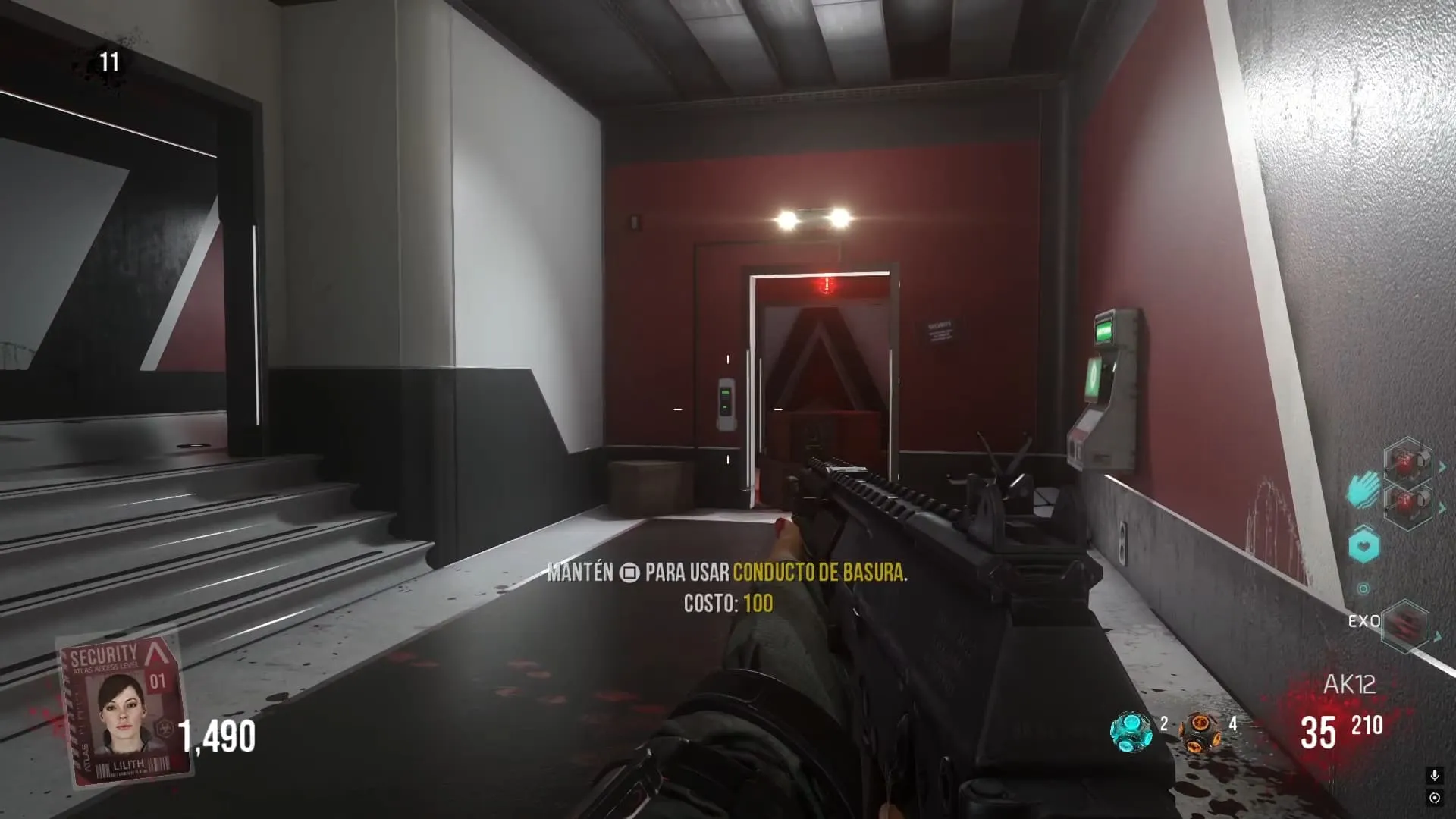1456x819 pixels.
Task: Click the cyan hexagon heart upgrade icon
Action: (1363, 545)
